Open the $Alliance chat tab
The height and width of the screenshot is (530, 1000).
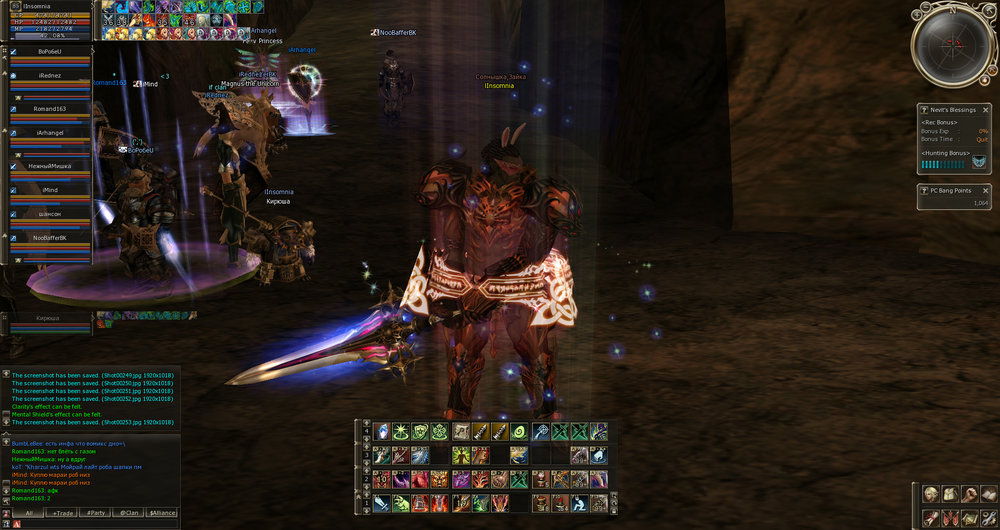[x=162, y=512]
